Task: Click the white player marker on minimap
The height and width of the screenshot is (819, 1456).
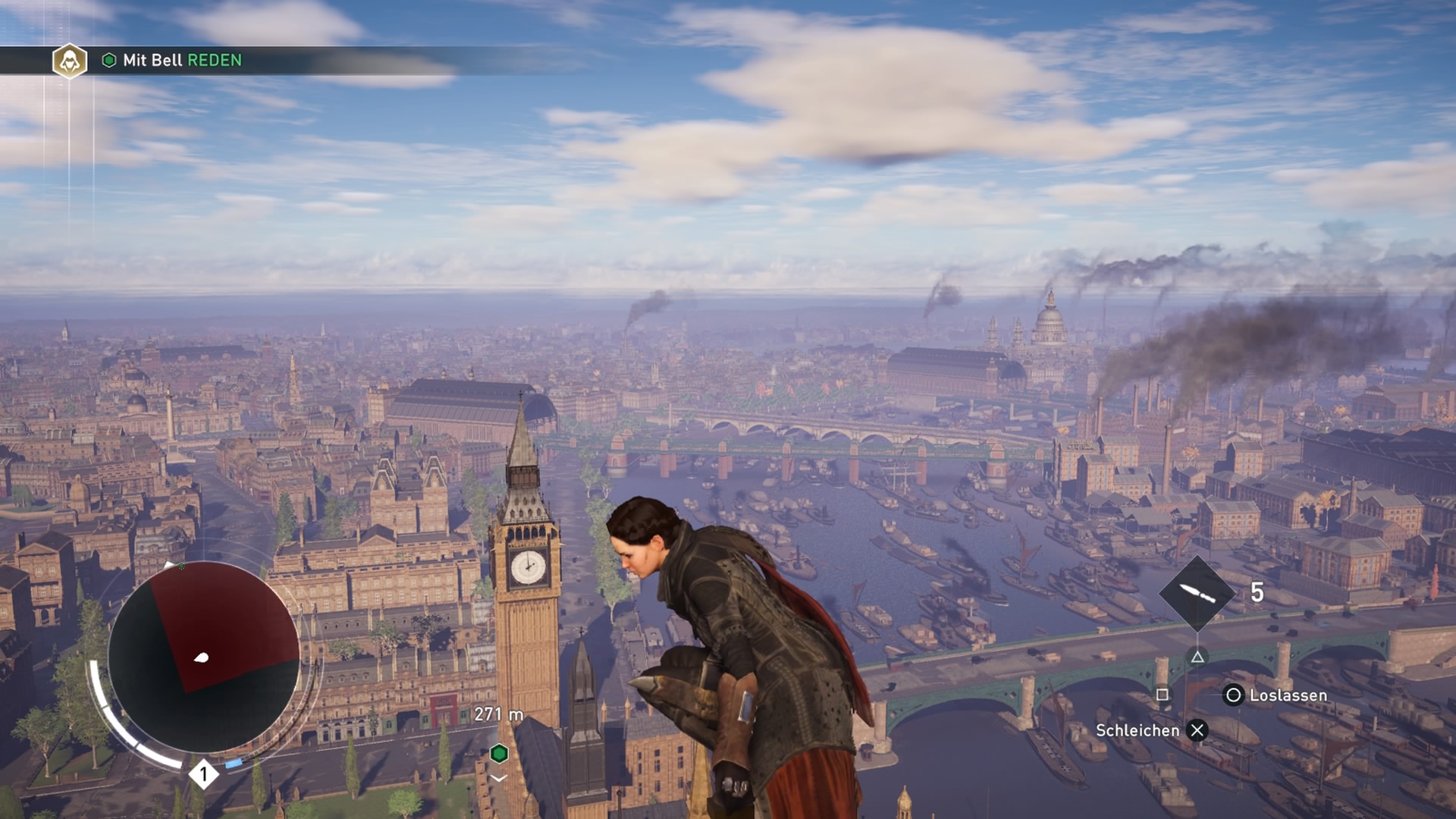Action: (x=202, y=657)
